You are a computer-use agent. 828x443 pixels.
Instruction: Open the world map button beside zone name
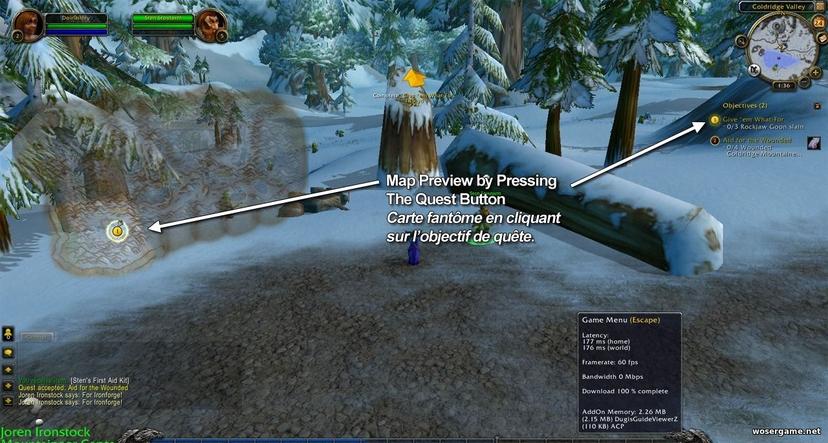(819, 7)
